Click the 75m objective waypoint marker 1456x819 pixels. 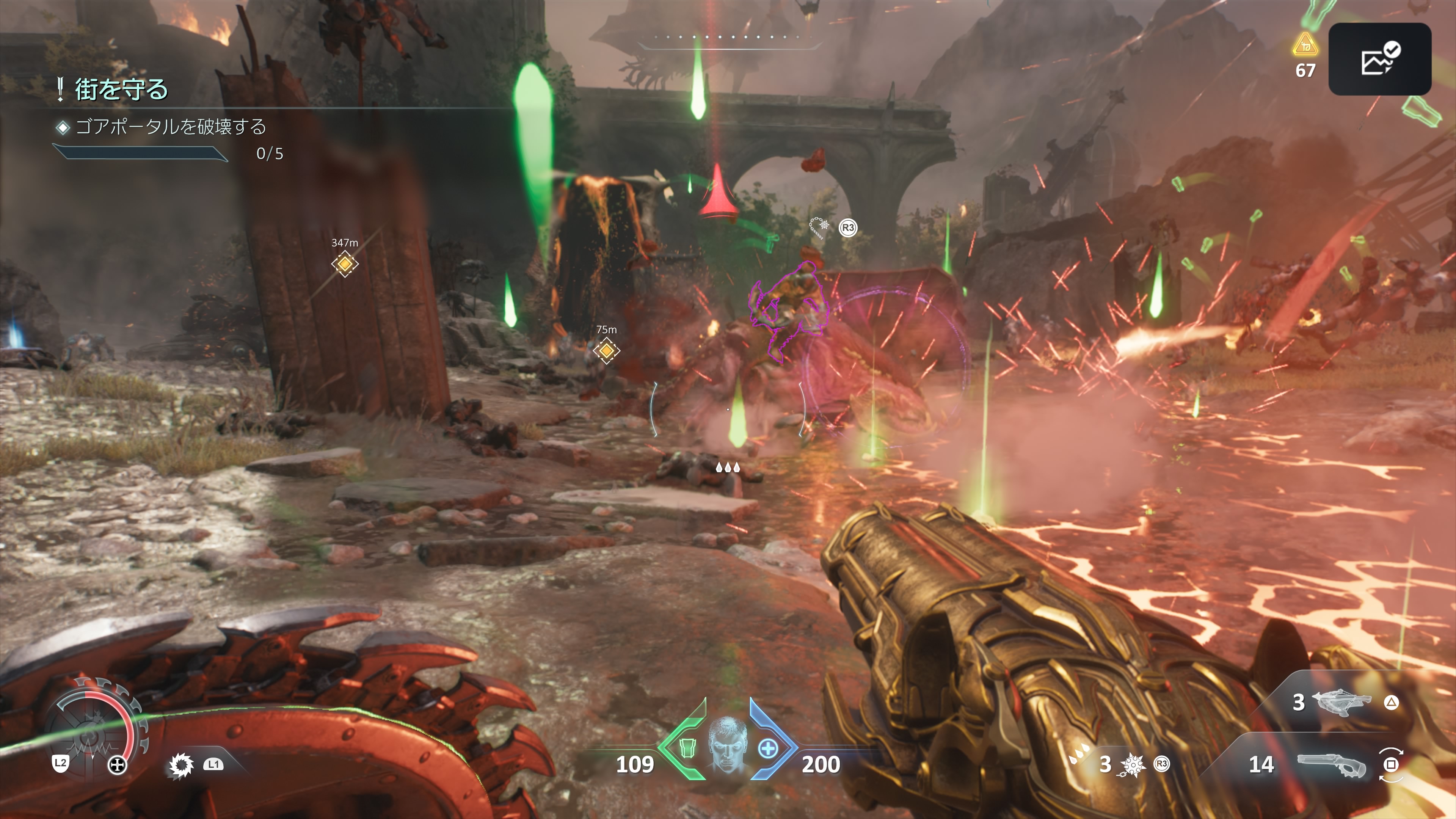tap(606, 350)
